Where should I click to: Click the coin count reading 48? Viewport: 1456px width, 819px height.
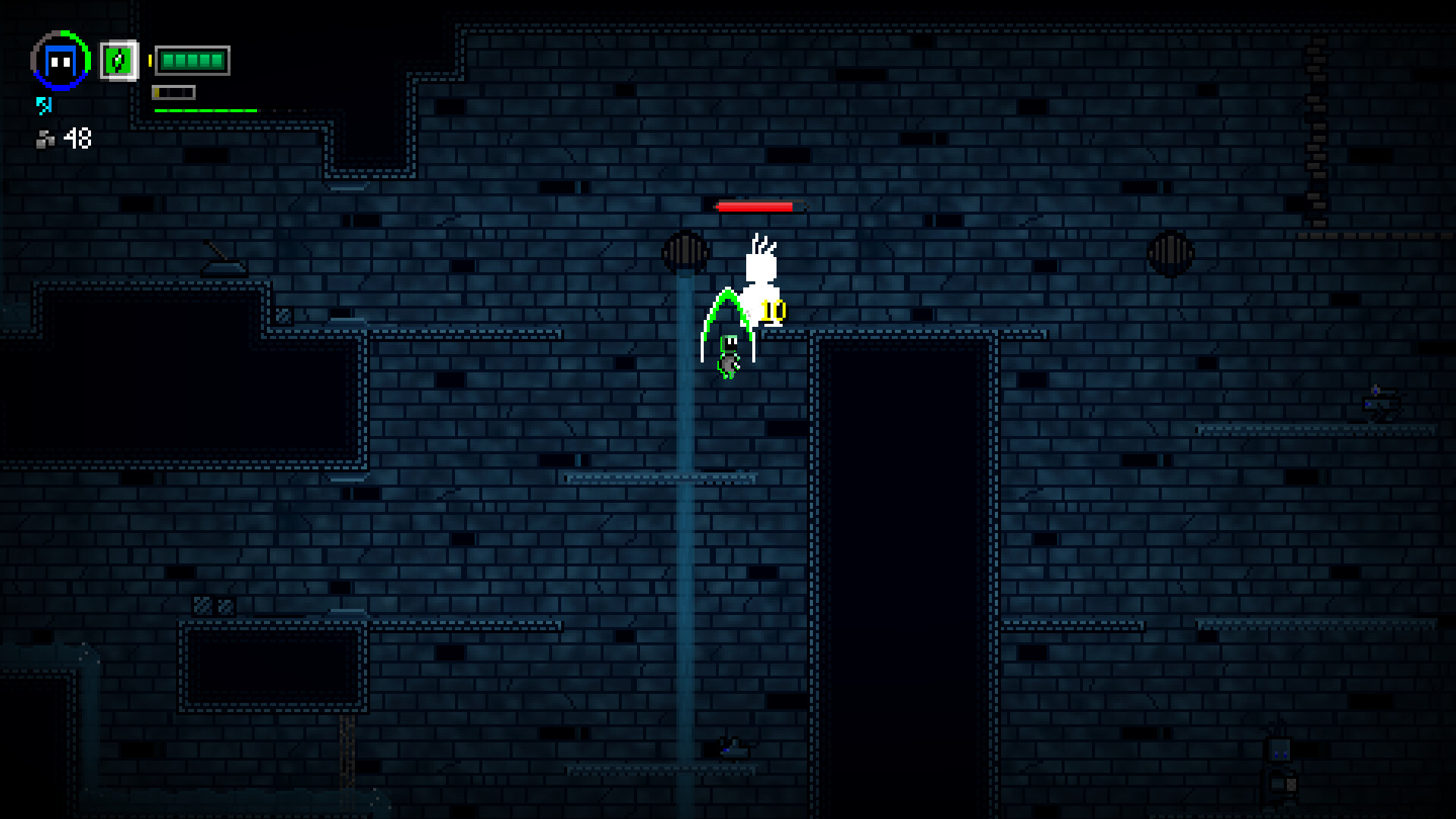pos(76,139)
